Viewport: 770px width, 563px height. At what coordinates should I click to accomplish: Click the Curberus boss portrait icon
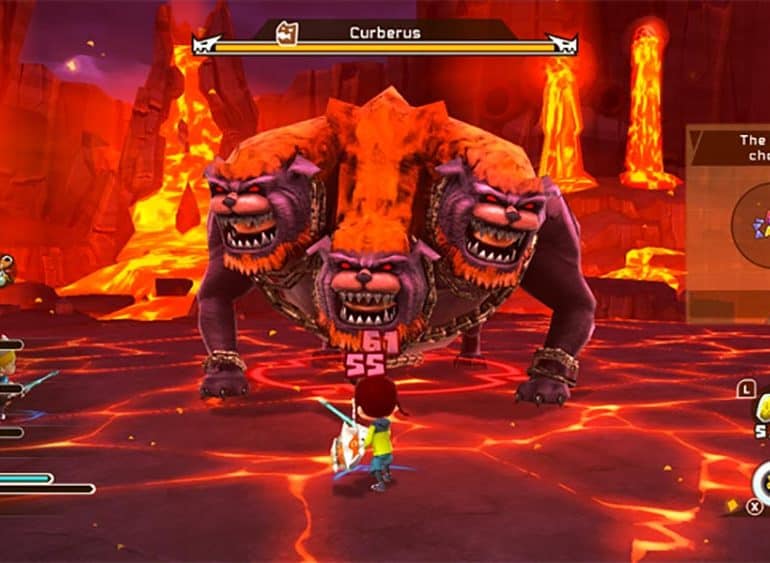click(288, 32)
